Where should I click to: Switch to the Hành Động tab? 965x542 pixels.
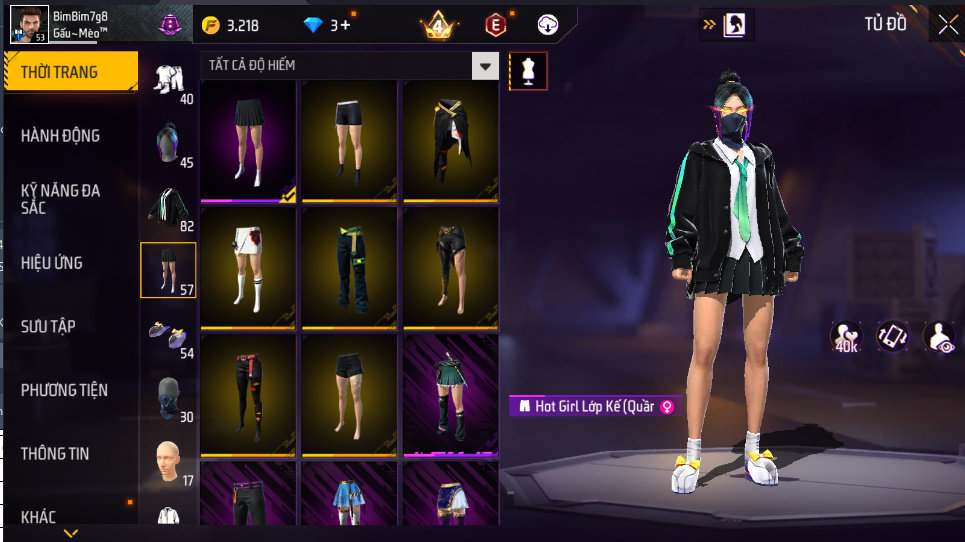[x=61, y=135]
